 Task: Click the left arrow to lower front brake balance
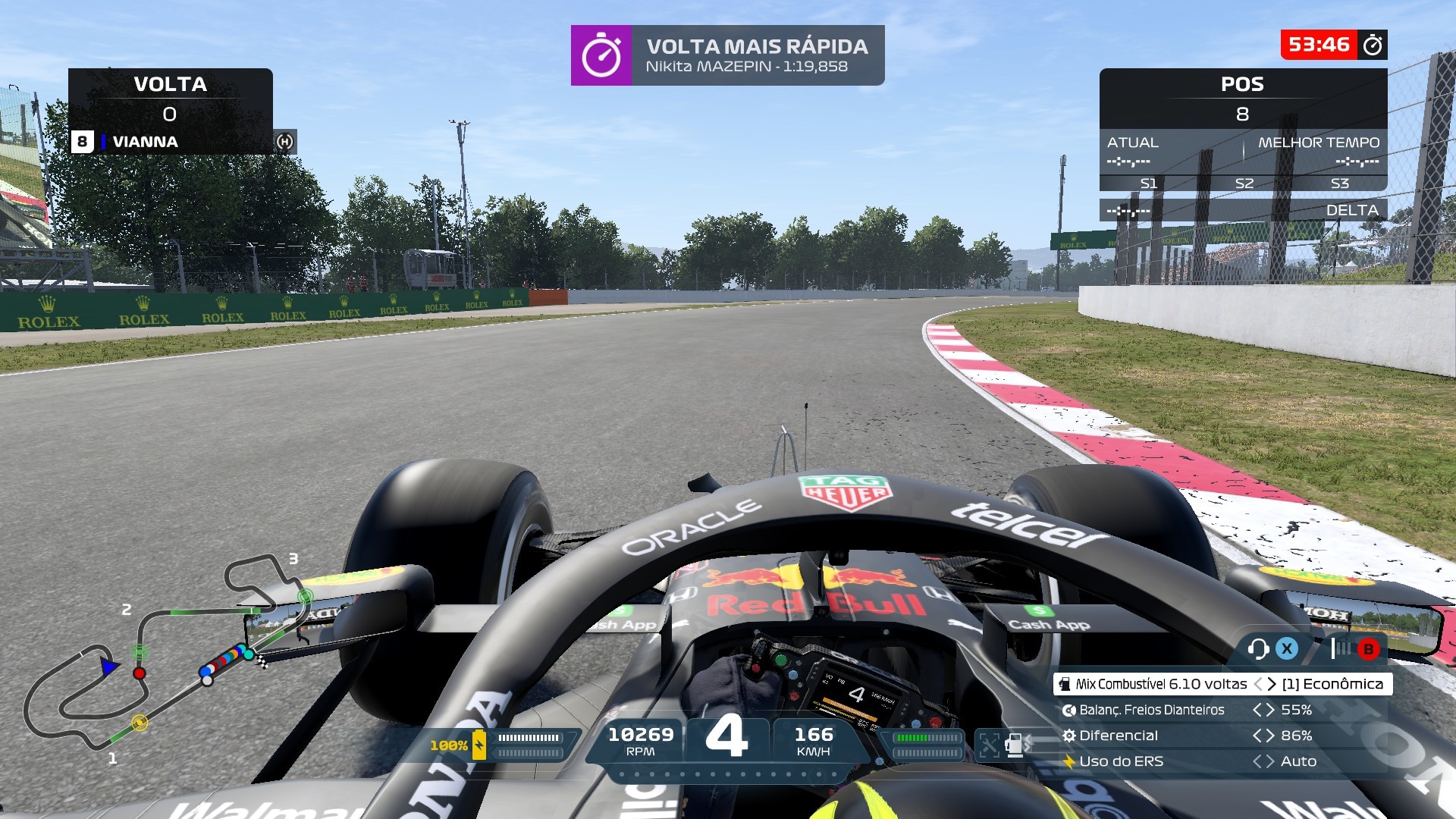coord(1257,711)
